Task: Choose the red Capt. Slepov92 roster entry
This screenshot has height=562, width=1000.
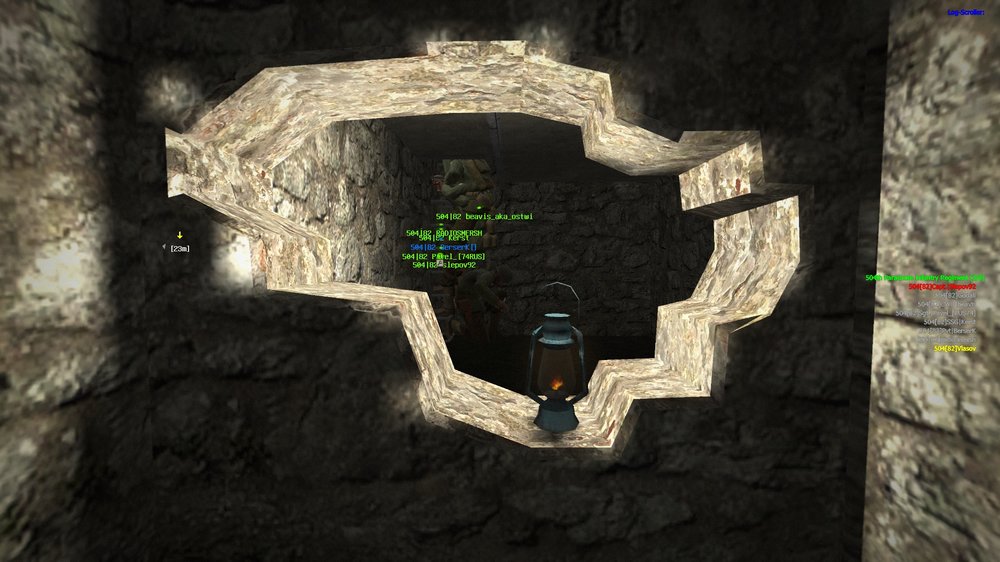Action: 946,286
